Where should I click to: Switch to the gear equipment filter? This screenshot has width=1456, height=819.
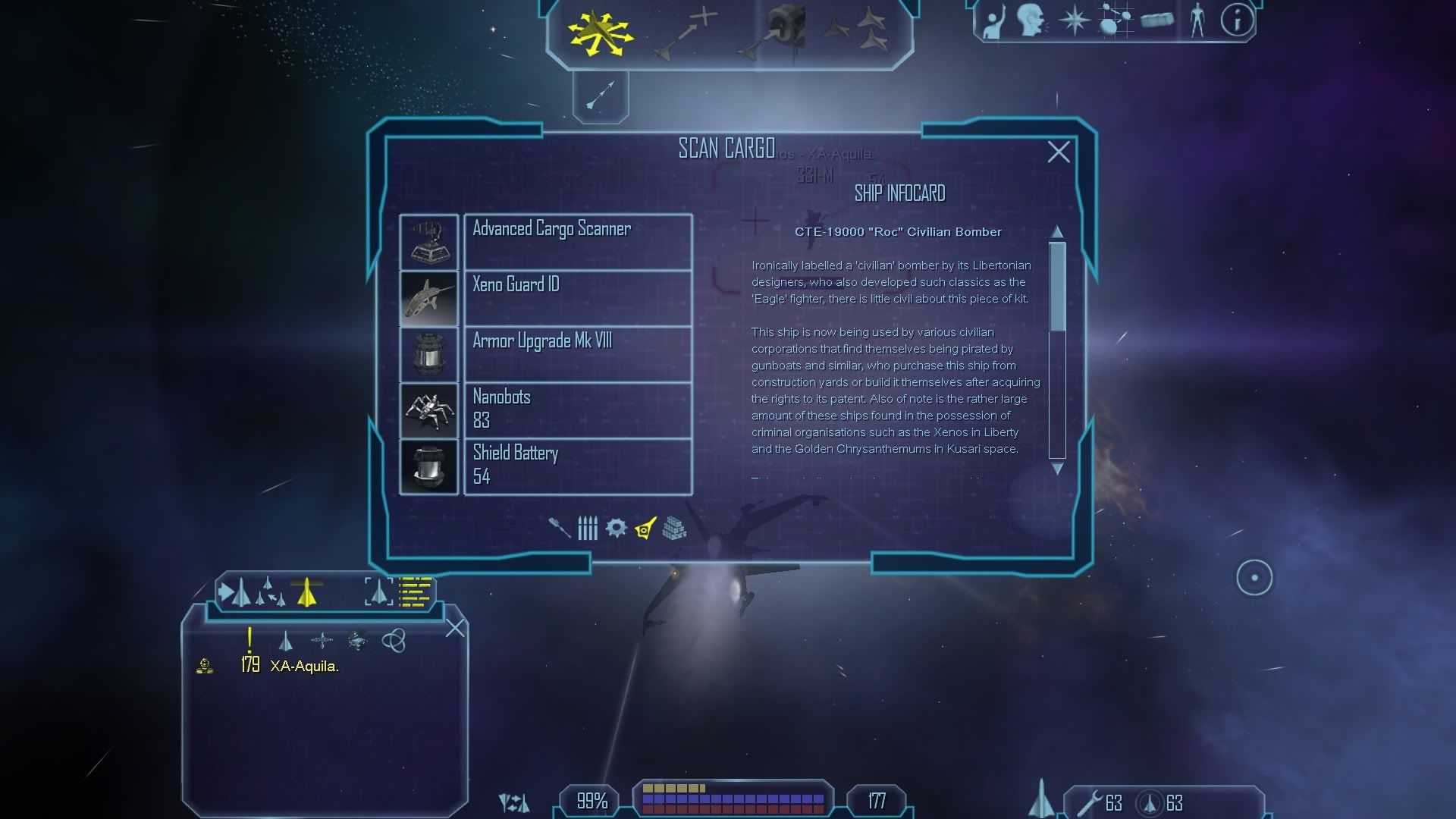616,528
